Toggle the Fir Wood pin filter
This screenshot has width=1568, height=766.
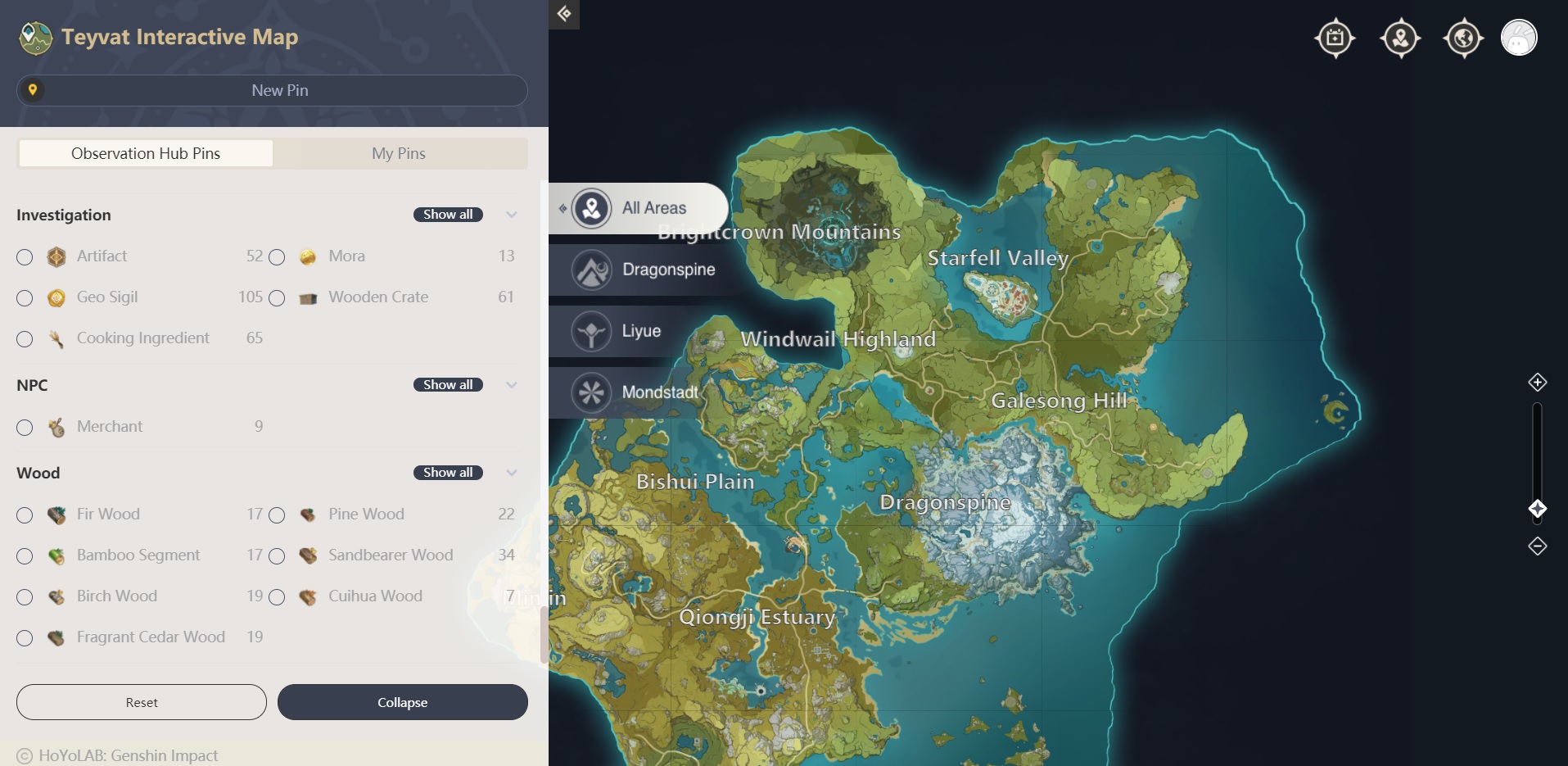[x=24, y=515]
